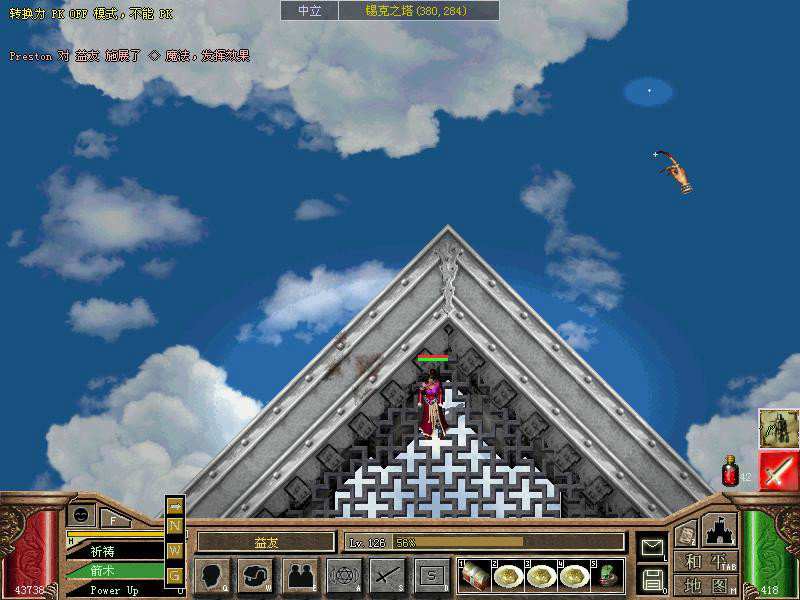Select the 祈祷 skill entry
800x600 pixels.
108,551
